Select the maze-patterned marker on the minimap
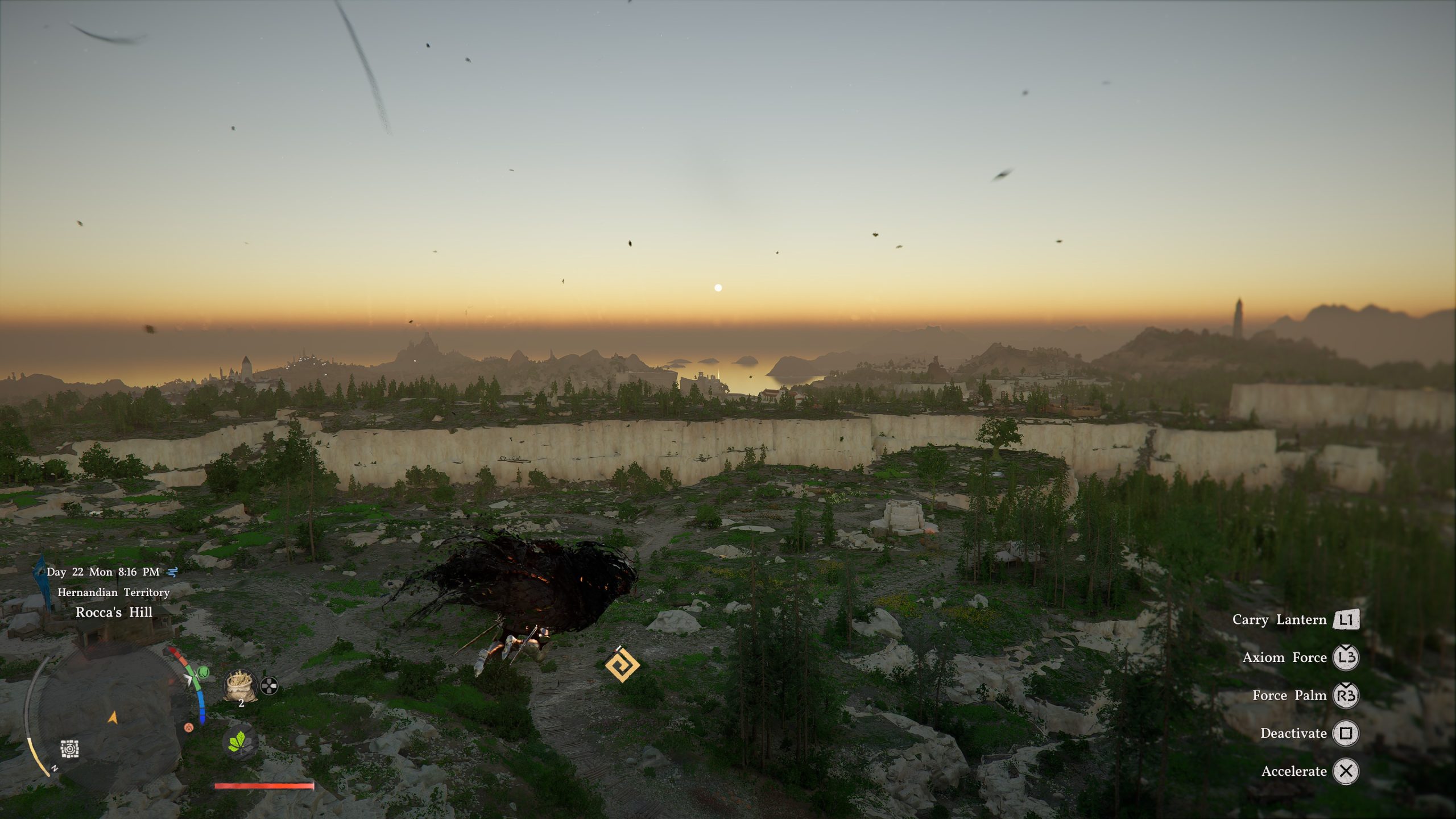This screenshot has width=1456, height=819. point(70,748)
